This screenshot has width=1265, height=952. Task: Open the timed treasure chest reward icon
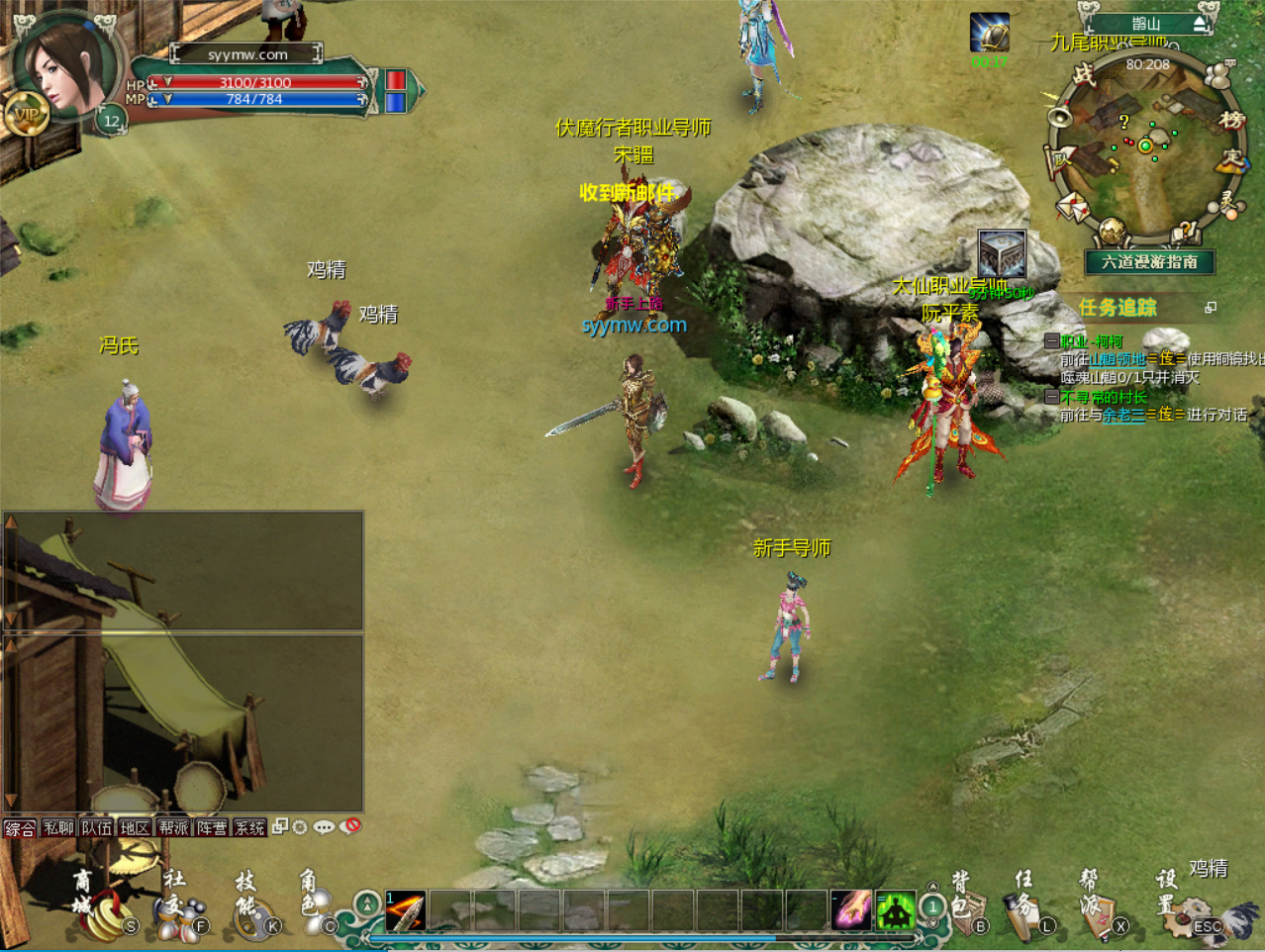click(x=1001, y=254)
